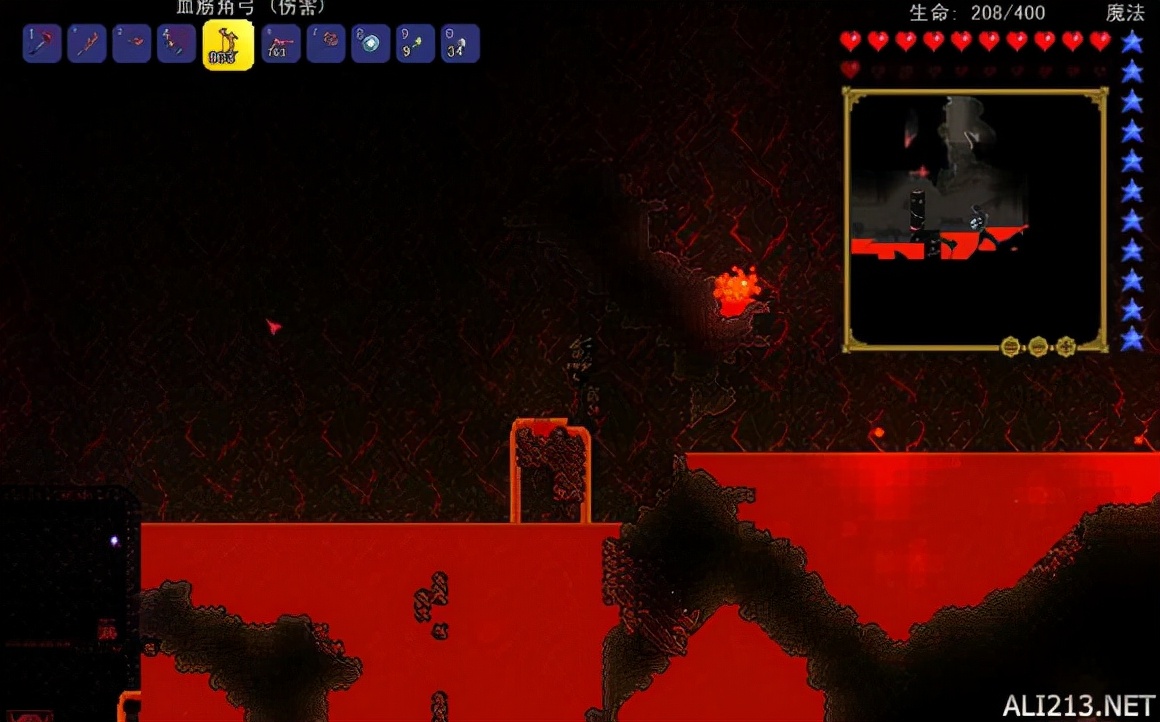This screenshot has height=722, width=1160.
Task: Reset the minimap zoom
Action: (x=1011, y=346)
